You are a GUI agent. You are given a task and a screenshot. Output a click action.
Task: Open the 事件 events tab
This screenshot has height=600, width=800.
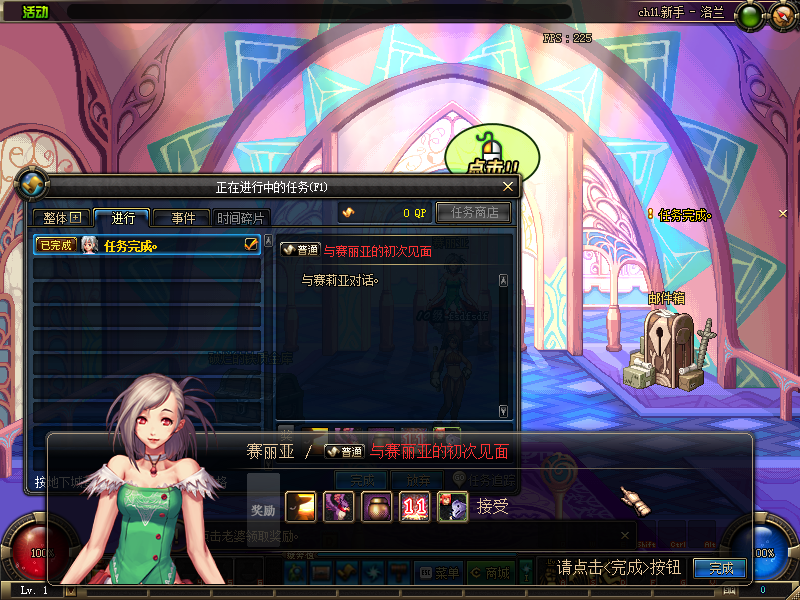point(183,218)
